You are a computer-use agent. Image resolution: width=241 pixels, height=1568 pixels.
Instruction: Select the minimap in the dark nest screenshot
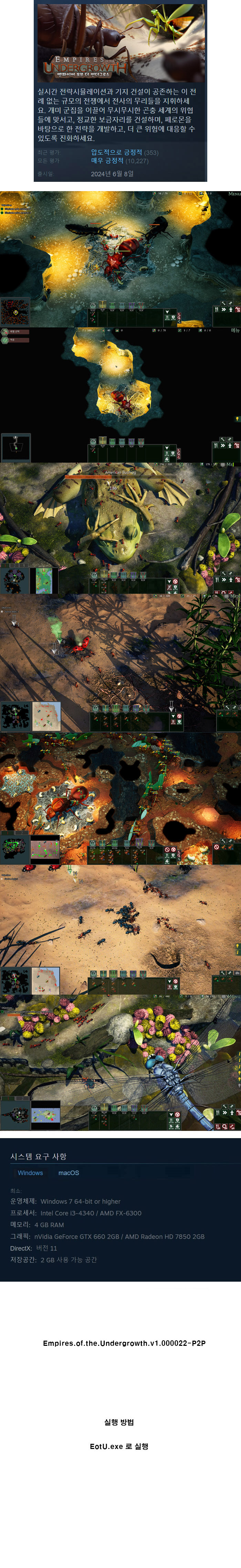pyautogui.click(x=16, y=447)
